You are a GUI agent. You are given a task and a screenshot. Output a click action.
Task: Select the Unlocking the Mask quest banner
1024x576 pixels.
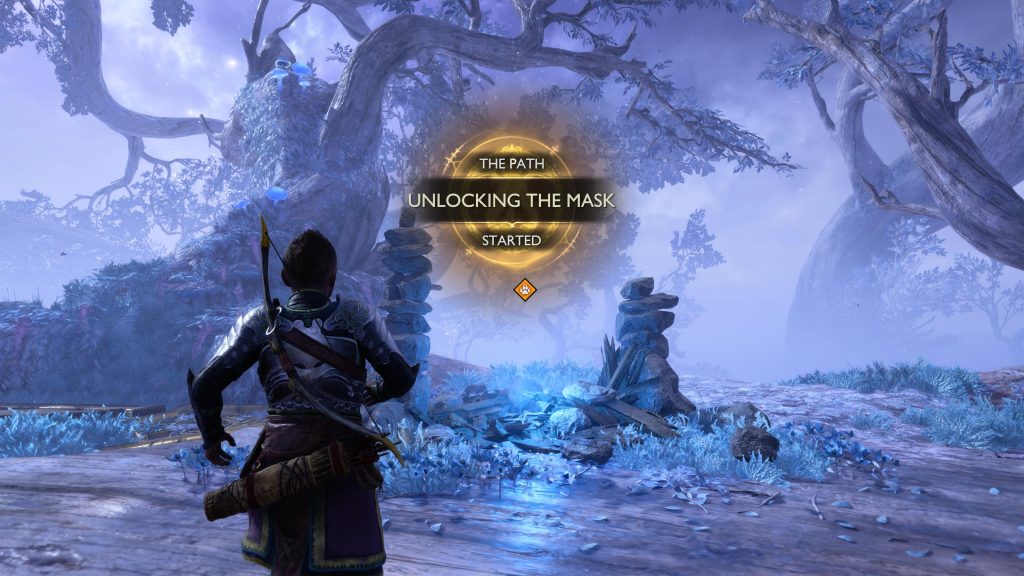(x=510, y=200)
